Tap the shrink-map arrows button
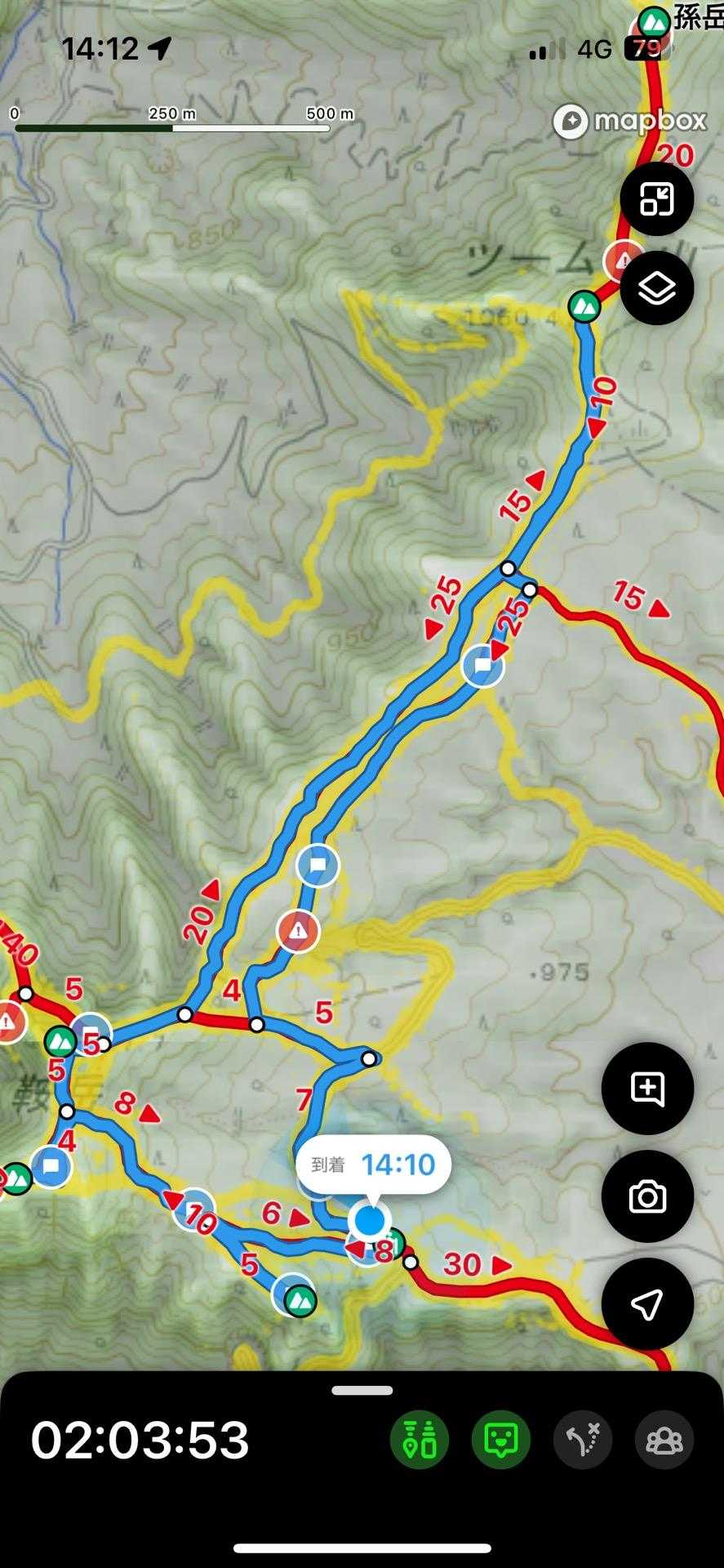 [x=656, y=198]
